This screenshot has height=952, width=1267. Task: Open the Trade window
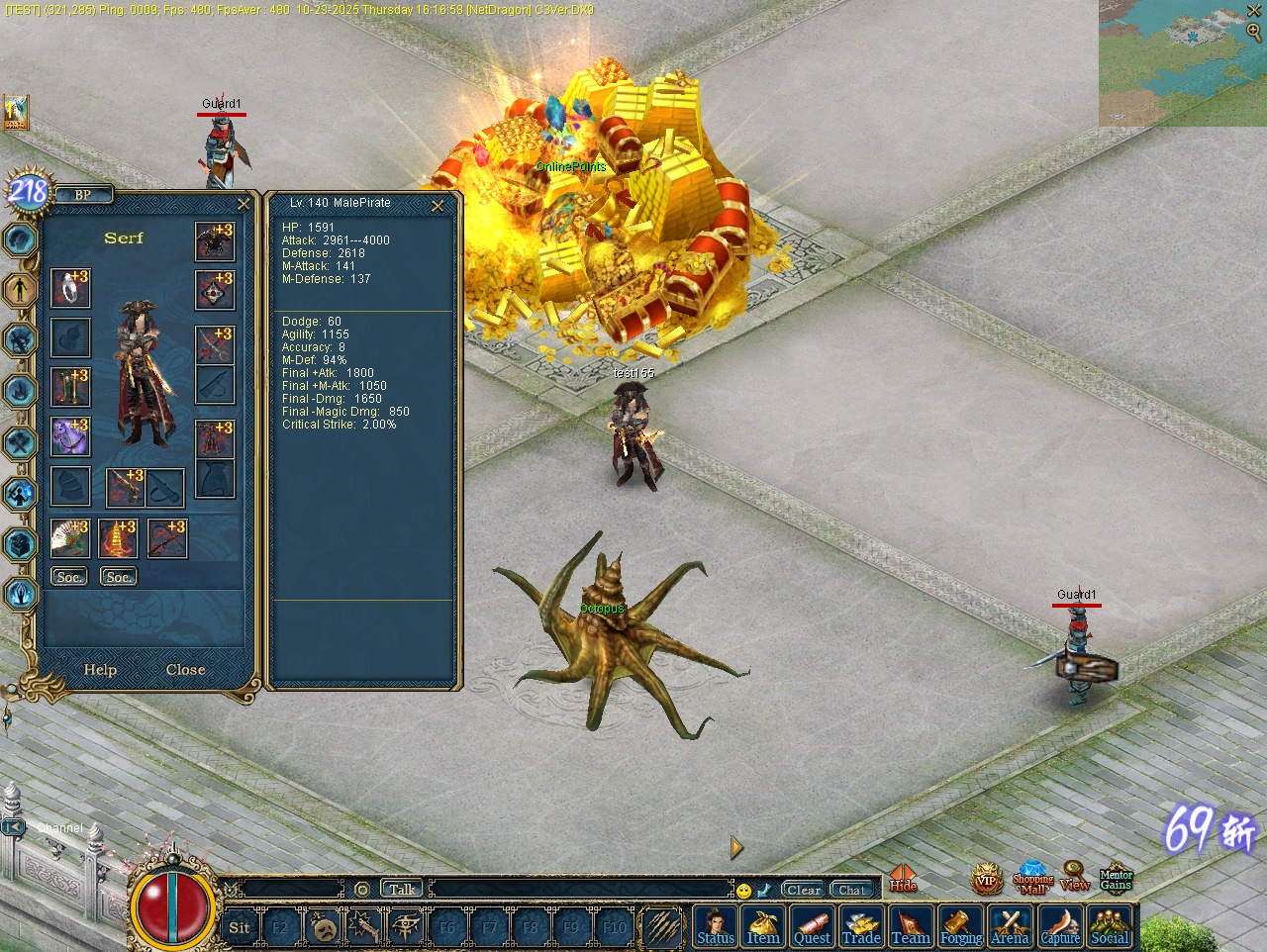coord(861,927)
